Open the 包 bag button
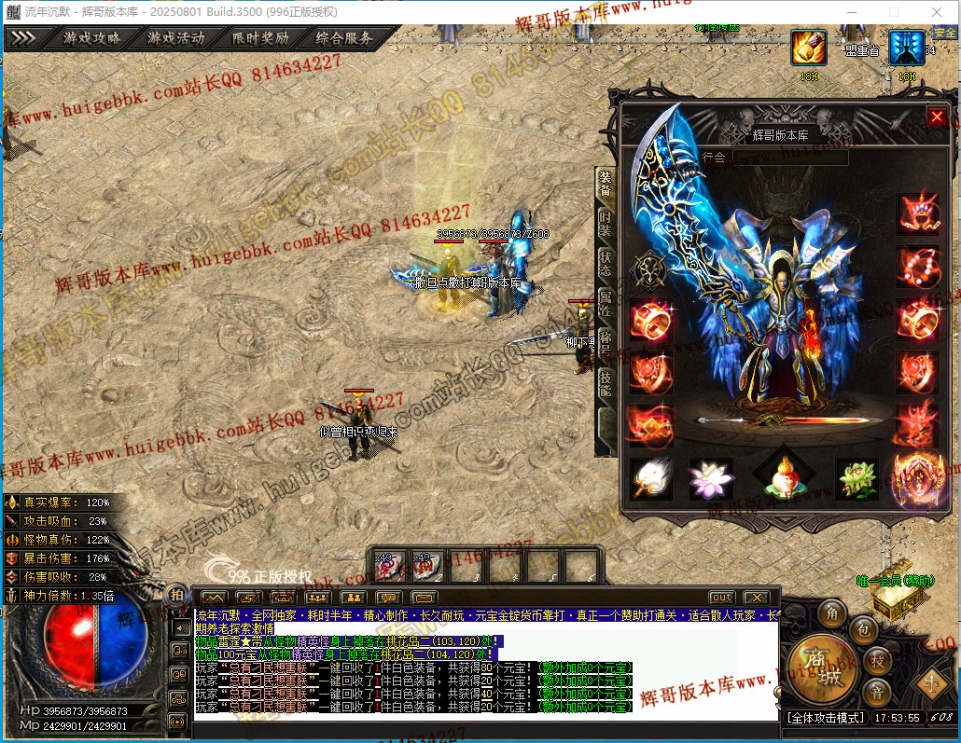 click(865, 627)
